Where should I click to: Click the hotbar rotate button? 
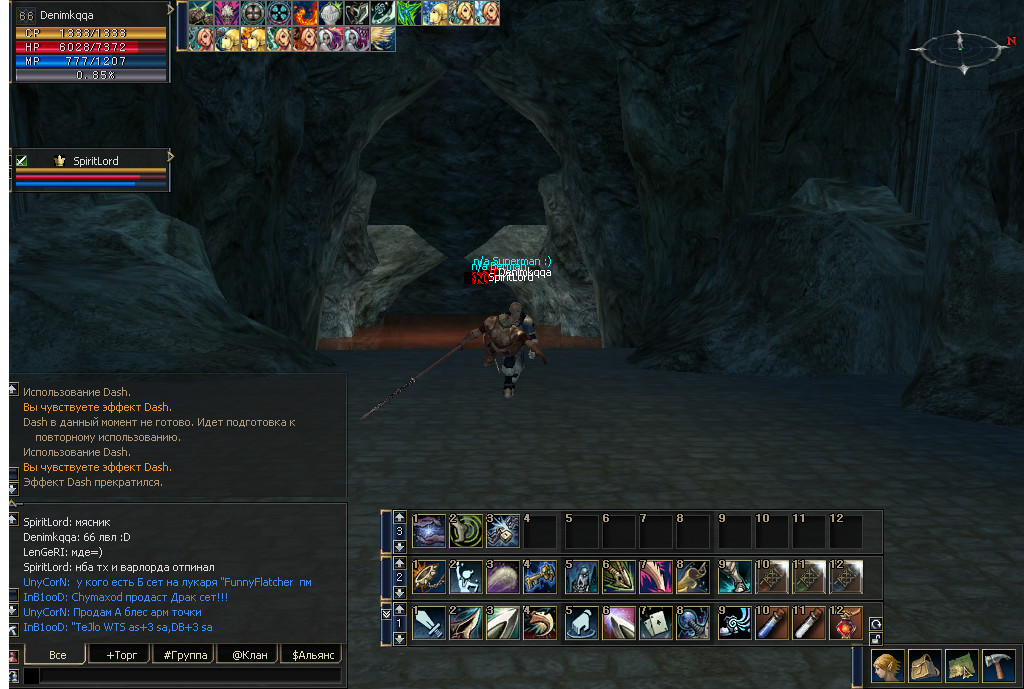(x=876, y=624)
